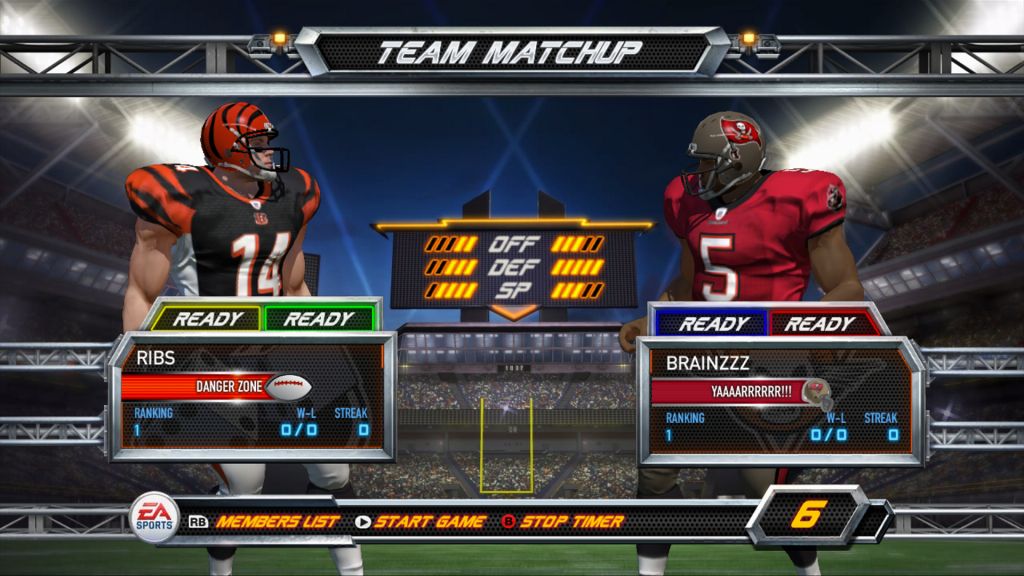Toggle the yellow READY indicator

pos(208,319)
